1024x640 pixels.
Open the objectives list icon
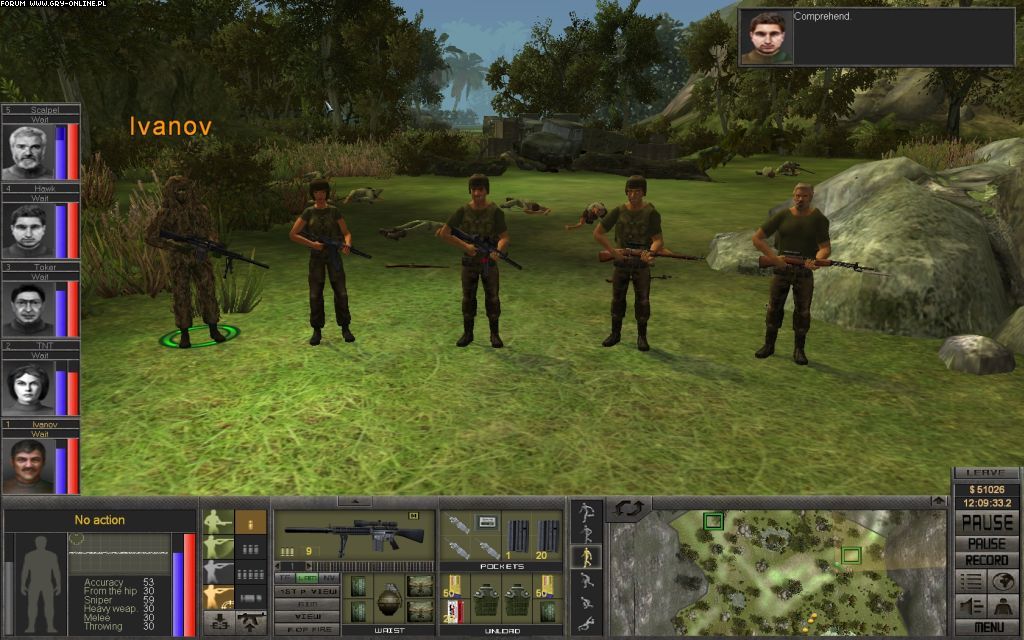pyautogui.click(x=970, y=582)
